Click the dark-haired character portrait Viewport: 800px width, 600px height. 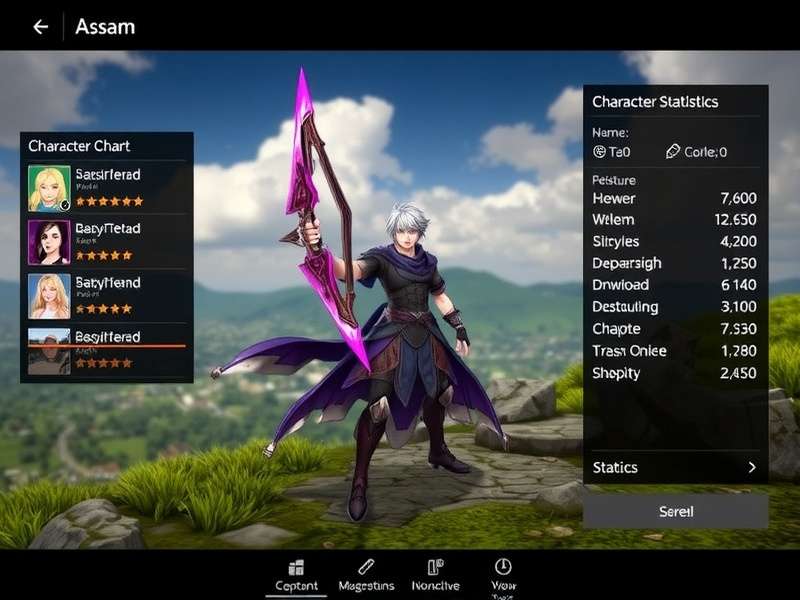(49, 242)
